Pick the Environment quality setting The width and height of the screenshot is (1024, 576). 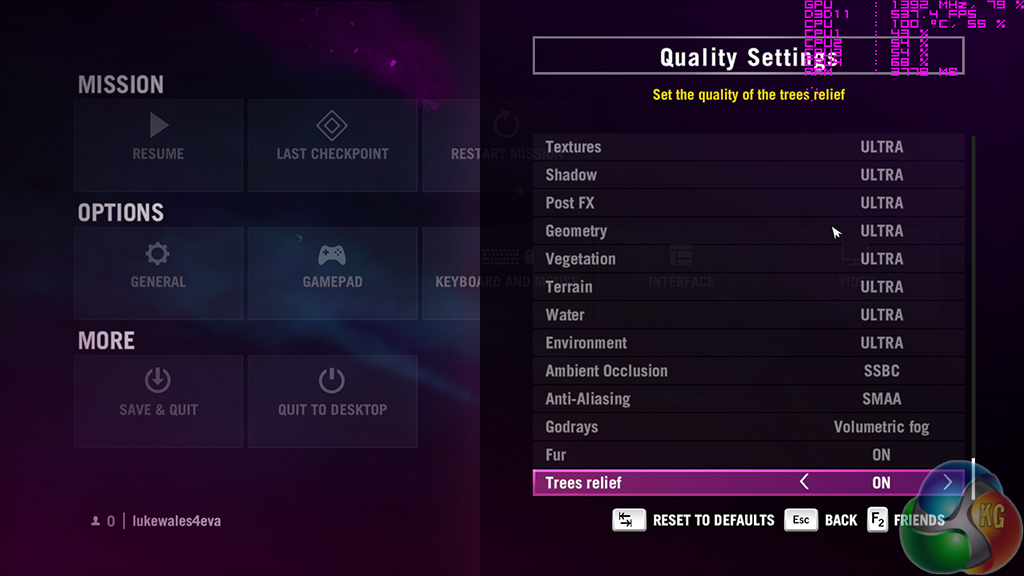coord(748,343)
